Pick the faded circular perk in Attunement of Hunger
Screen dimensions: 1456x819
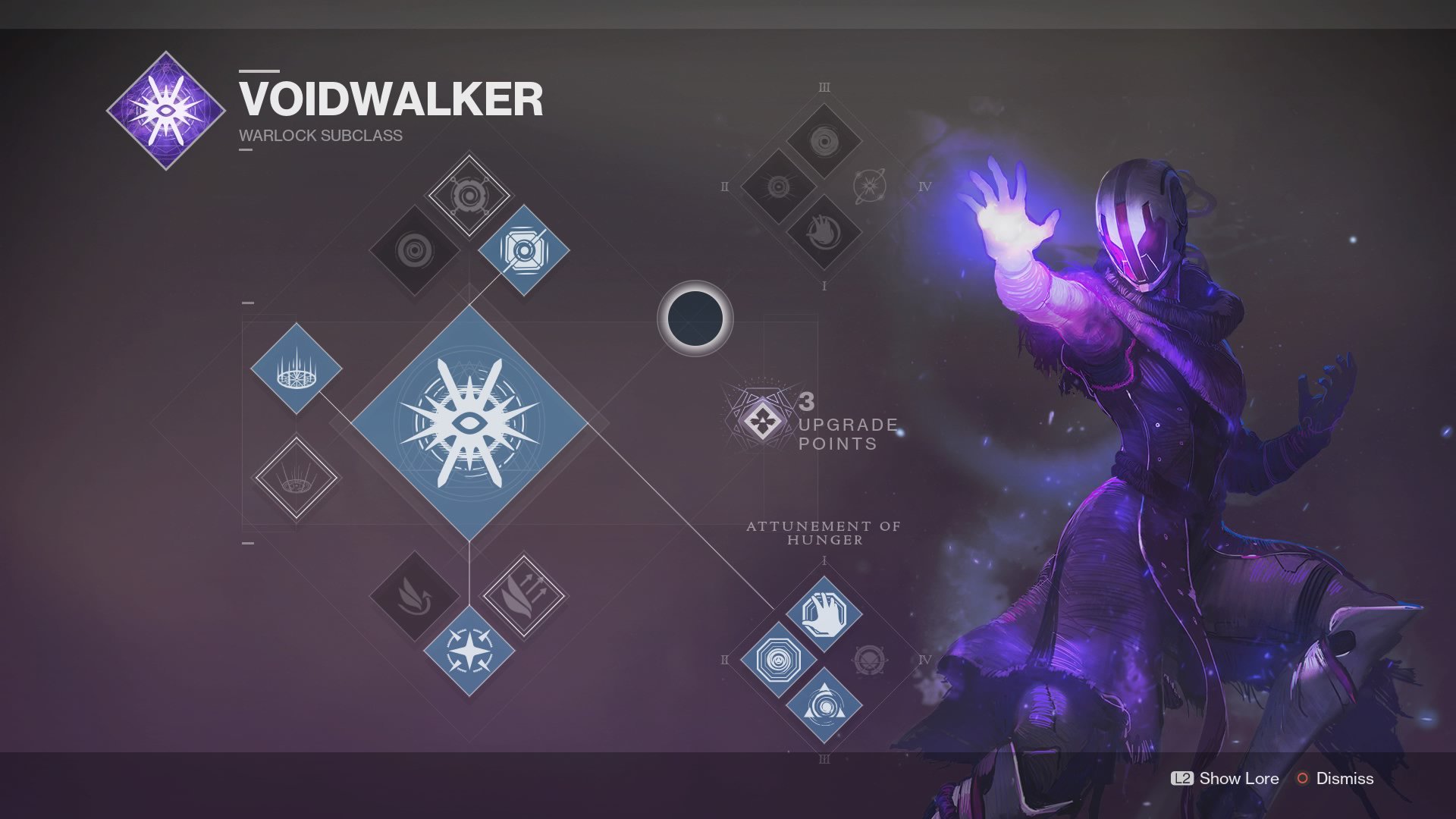[x=870, y=660]
